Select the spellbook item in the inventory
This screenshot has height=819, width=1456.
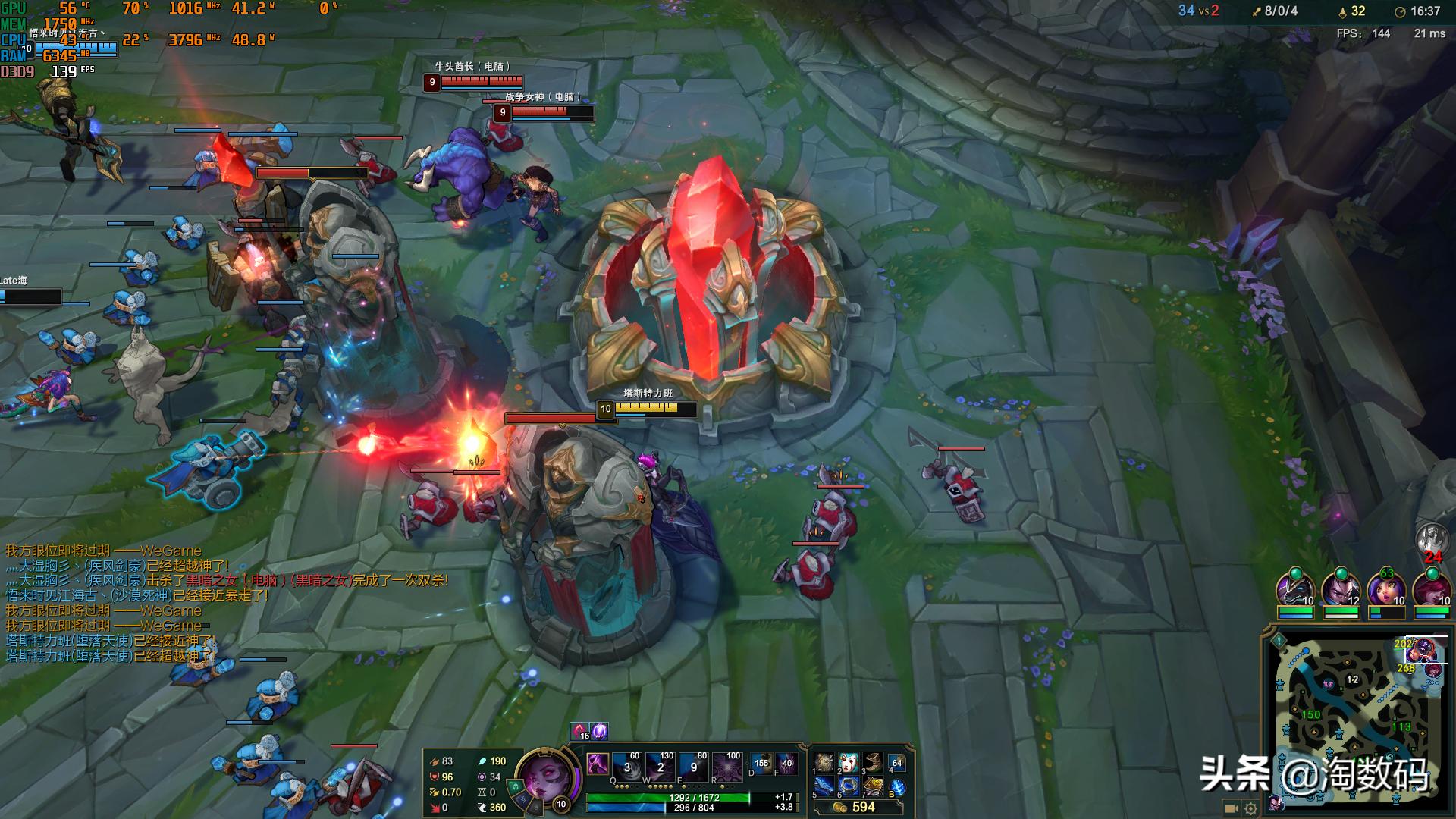coord(873,786)
